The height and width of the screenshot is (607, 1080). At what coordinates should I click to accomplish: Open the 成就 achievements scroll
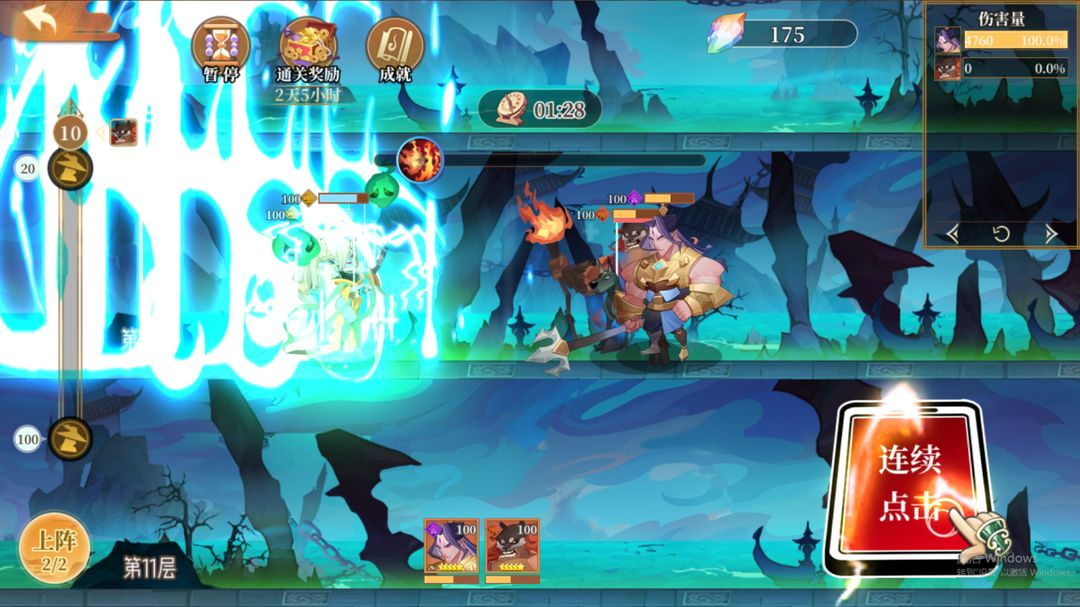pyautogui.click(x=395, y=47)
